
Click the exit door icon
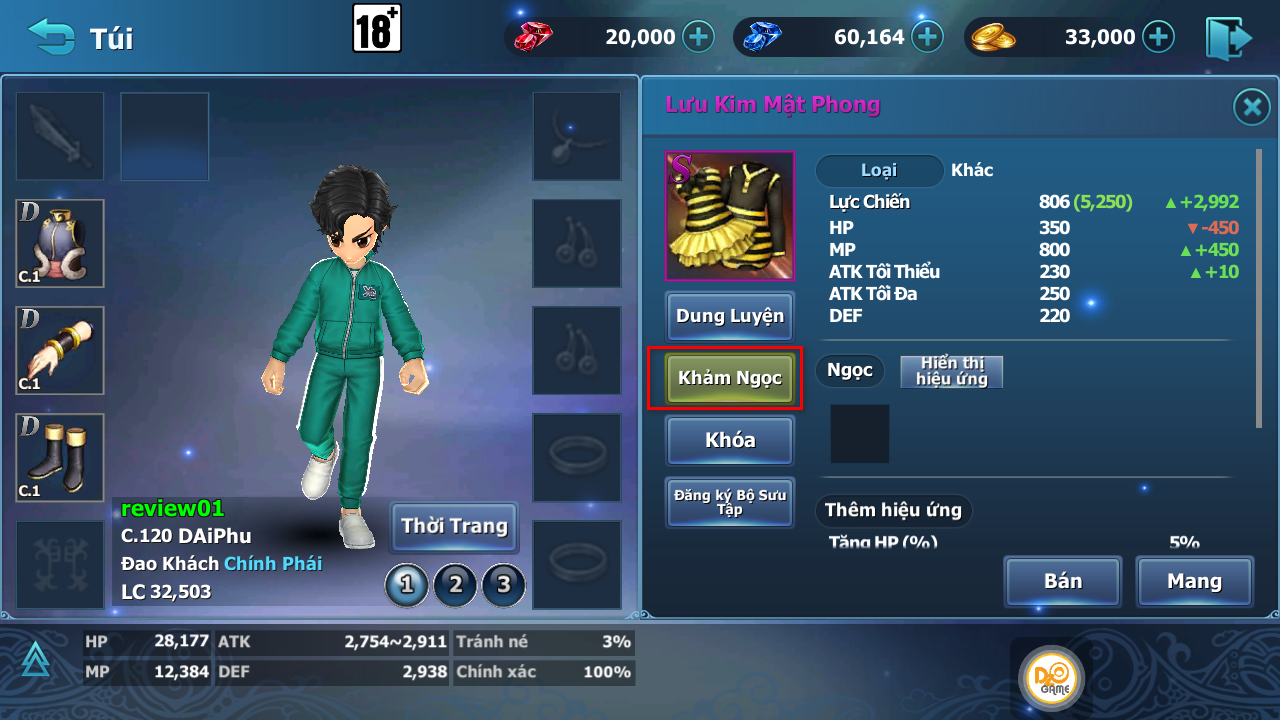tap(1229, 38)
